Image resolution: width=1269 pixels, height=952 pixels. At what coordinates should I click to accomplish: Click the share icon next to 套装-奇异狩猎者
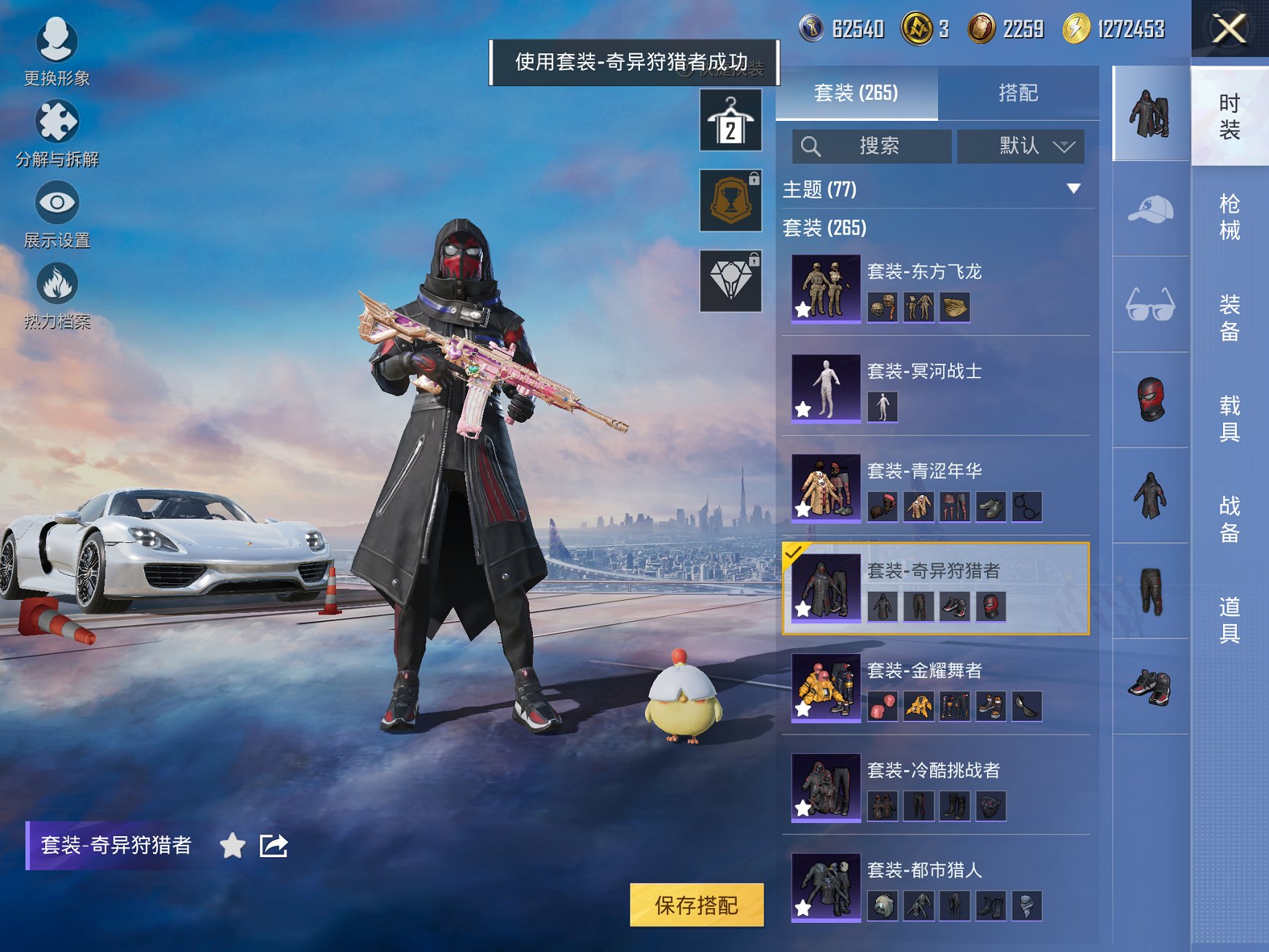tap(273, 847)
